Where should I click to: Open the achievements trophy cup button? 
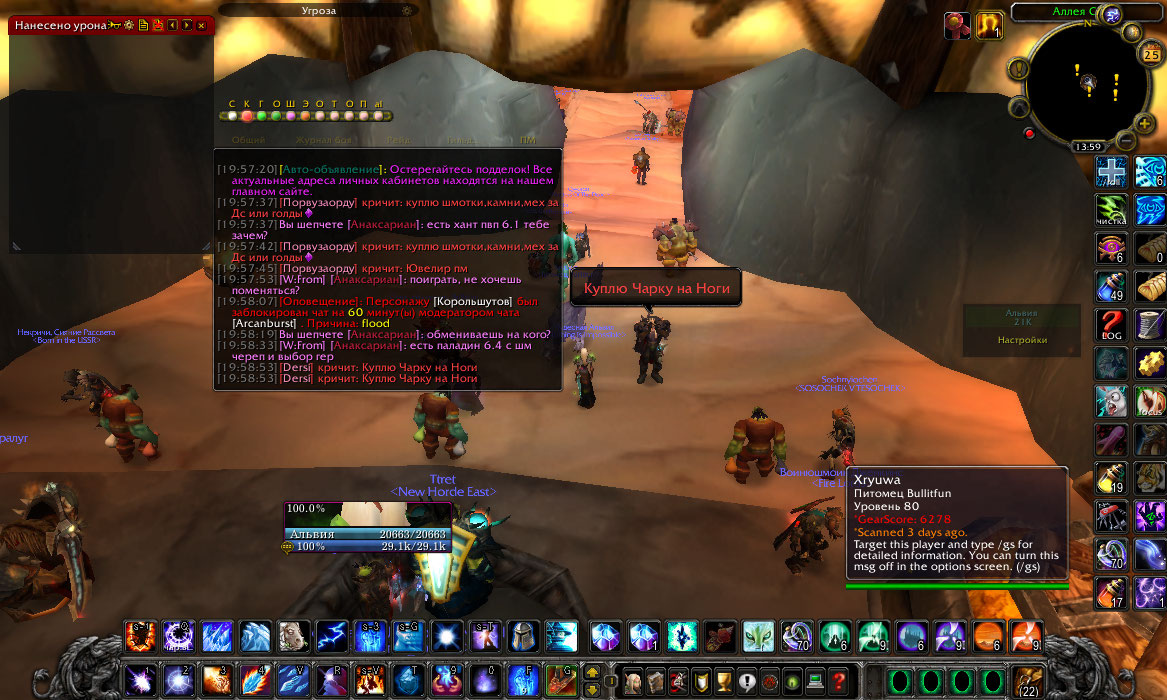click(725, 682)
